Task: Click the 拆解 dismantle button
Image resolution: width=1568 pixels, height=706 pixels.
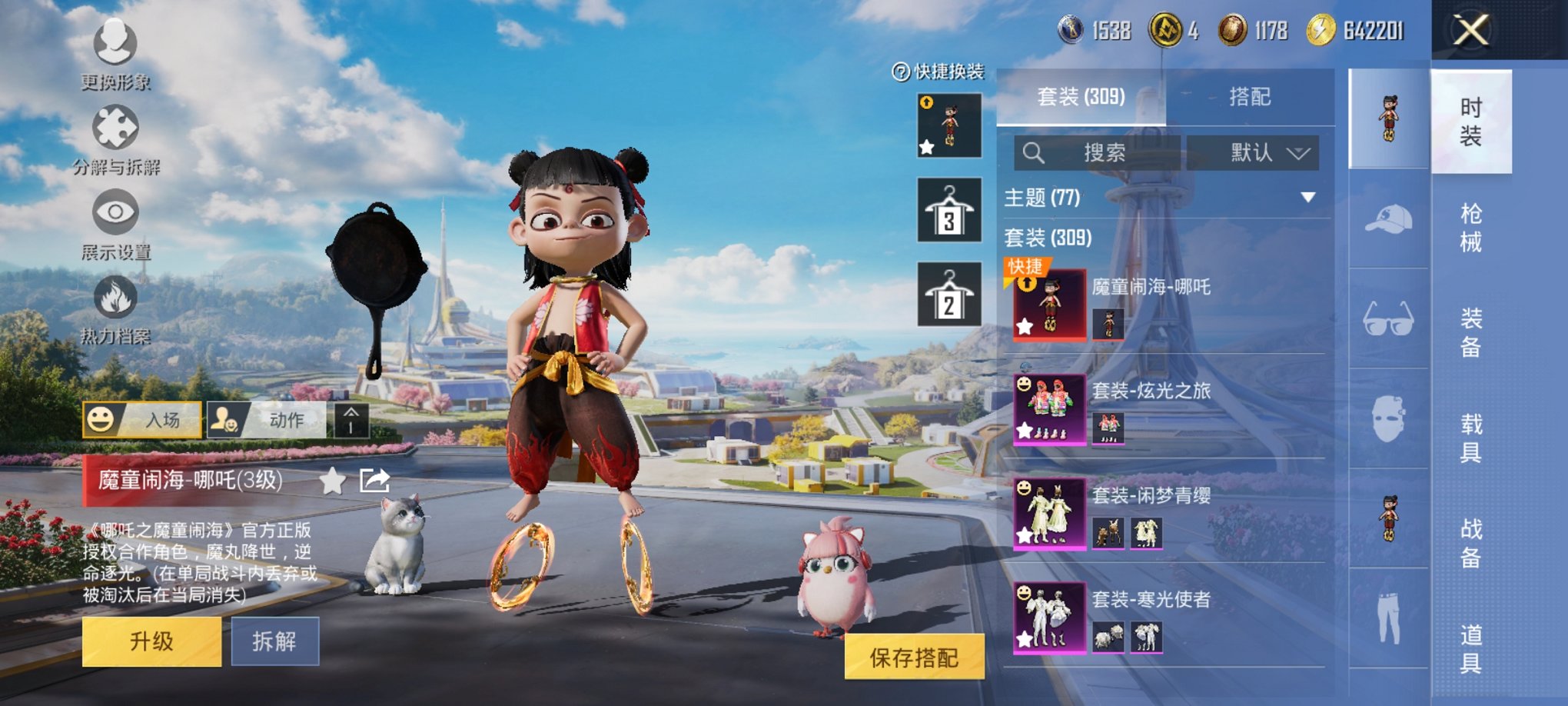Action: click(274, 641)
